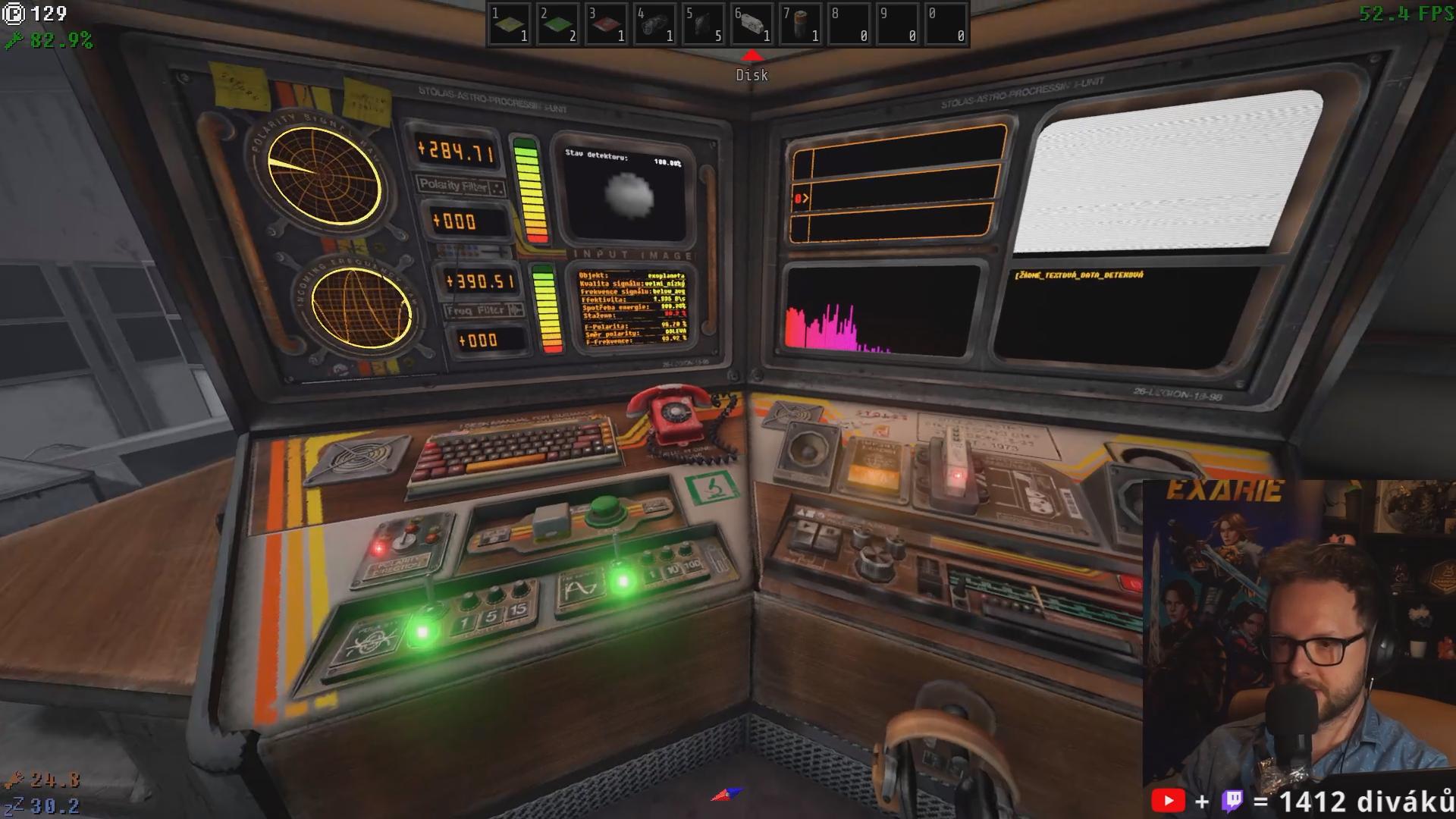The image size is (1456, 819).
Task: Pick the dark cylindrical item in slot 4
Action: click(654, 24)
